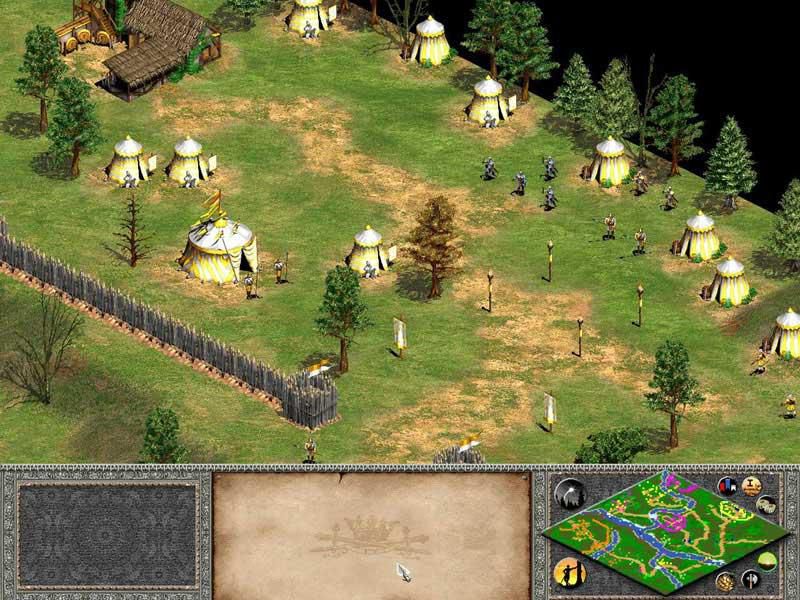800x600 pixels.
Task: Open the chat/diplomacy flags button
Action: click(728, 485)
